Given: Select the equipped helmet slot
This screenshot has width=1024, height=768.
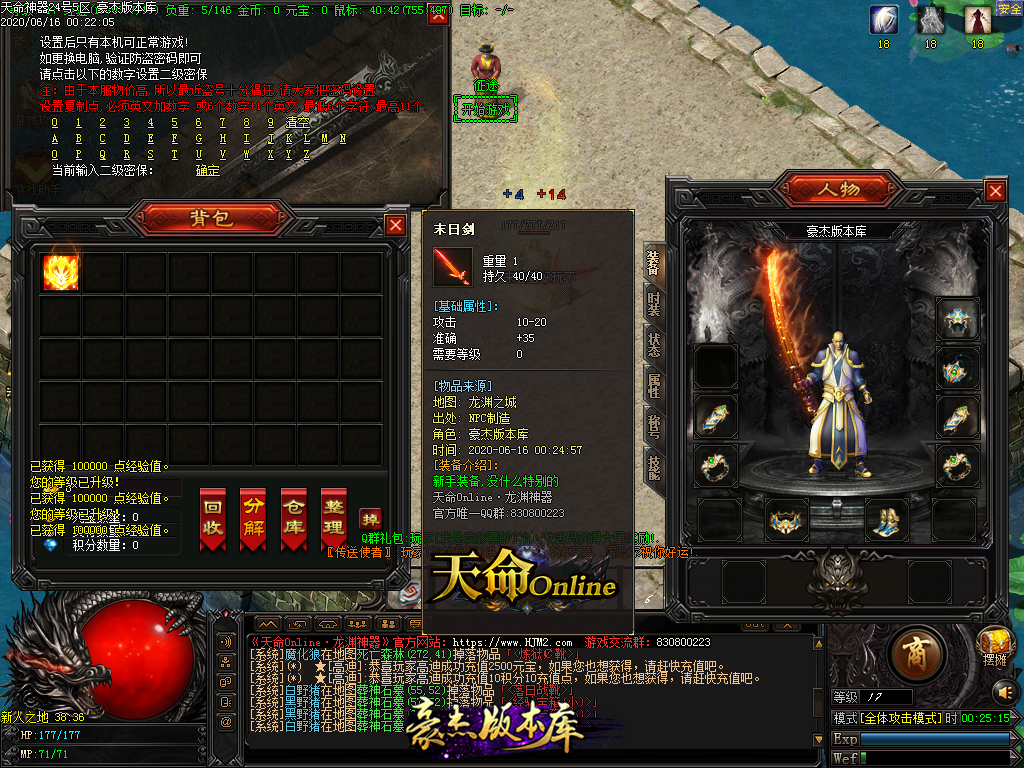Looking at the screenshot, I should [957, 319].
